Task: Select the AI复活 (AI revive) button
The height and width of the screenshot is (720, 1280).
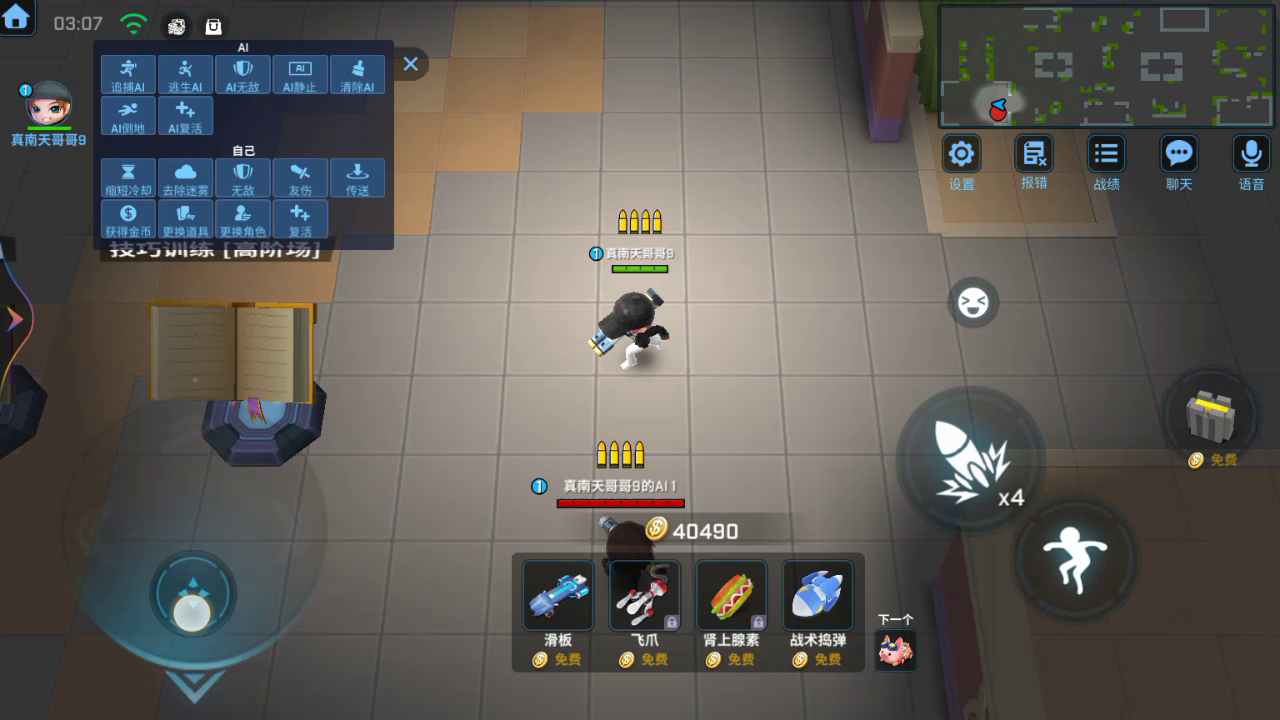Action: click(185, 116)
